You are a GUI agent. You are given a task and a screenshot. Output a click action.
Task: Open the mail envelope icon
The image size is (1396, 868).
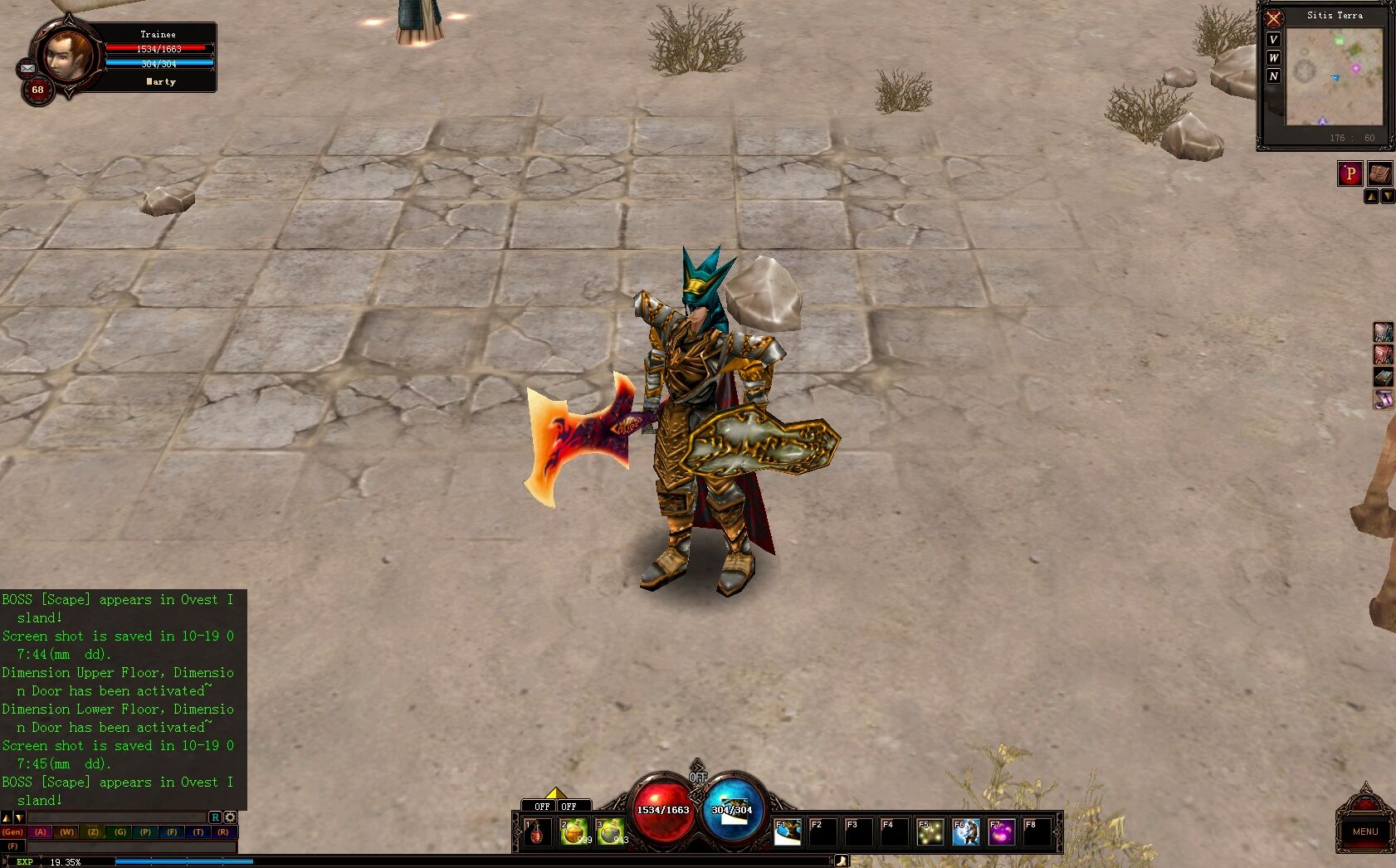(x=27, y=68)
